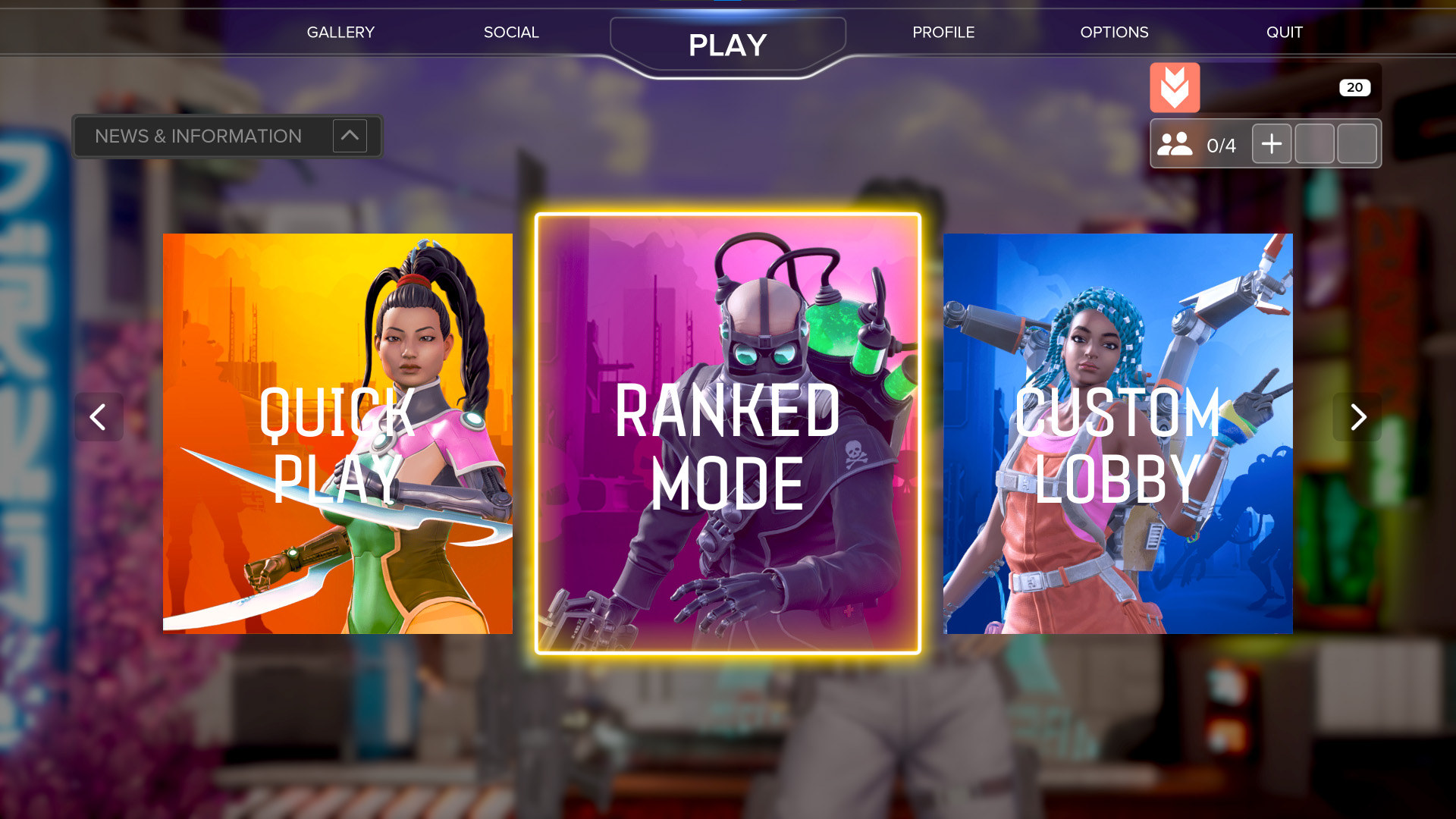Switch to the GALLERY tab

(x=340, y=32)
